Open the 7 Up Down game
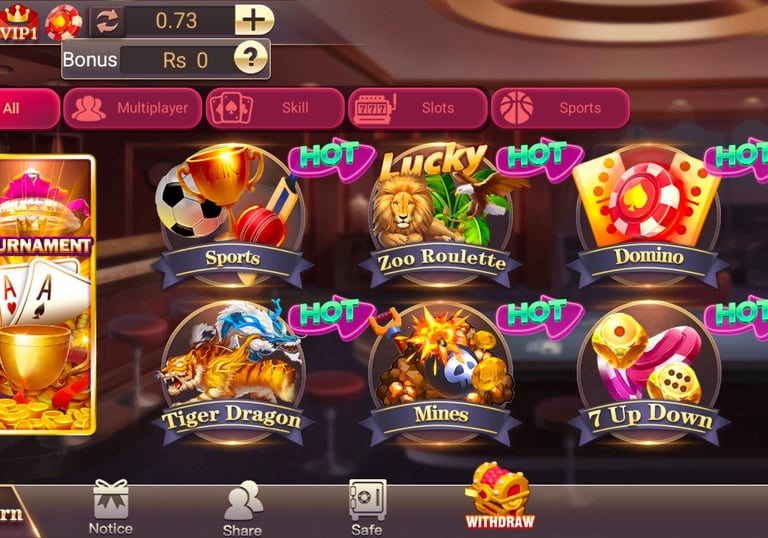Screen dimensions: 768x538 pos(648,372)
